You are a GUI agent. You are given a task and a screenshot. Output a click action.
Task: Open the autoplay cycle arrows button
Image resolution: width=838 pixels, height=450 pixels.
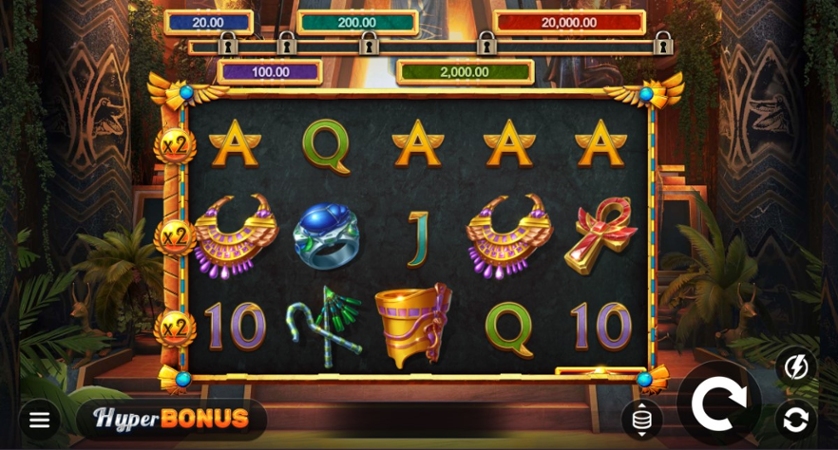click(796, 420)
